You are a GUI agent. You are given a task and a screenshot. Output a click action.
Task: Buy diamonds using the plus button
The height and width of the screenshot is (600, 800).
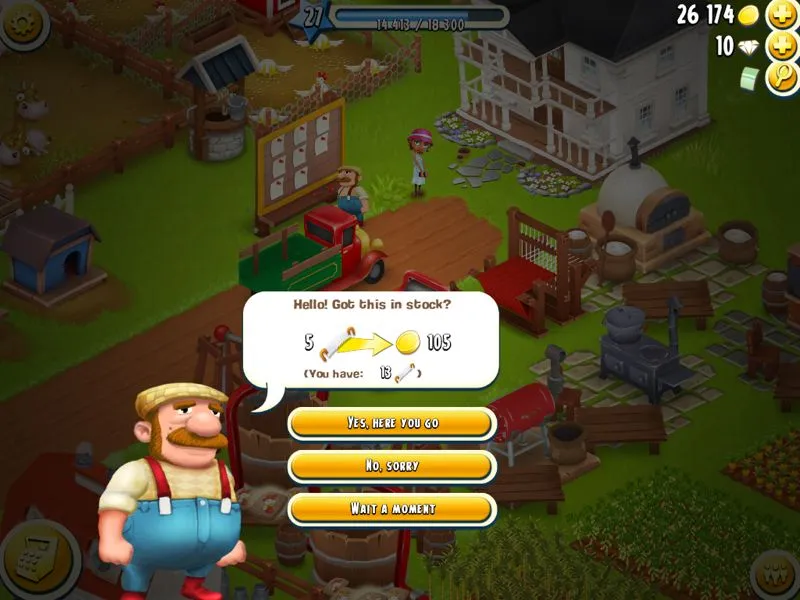point(781,46)
